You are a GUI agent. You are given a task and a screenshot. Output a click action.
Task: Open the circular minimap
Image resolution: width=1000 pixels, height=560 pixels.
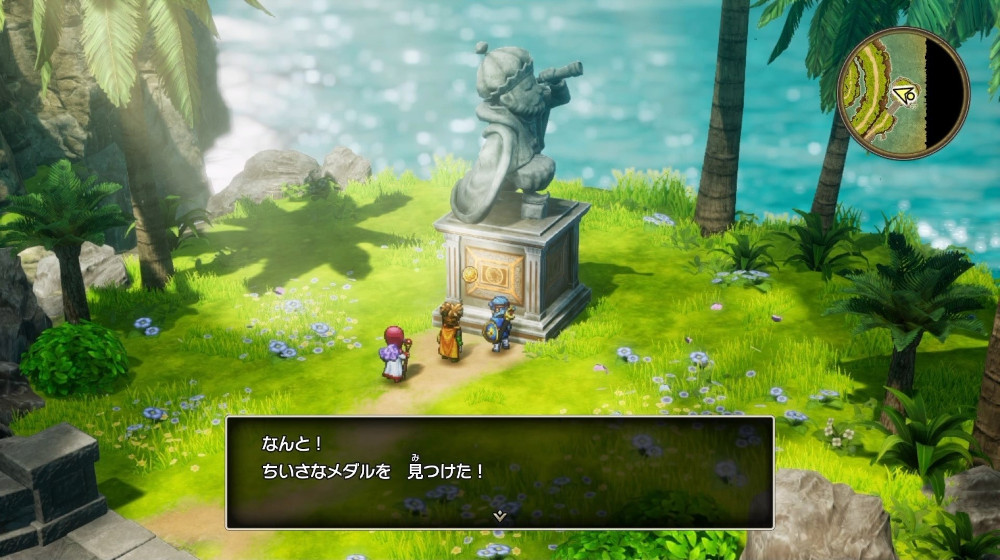click(903, 93)
